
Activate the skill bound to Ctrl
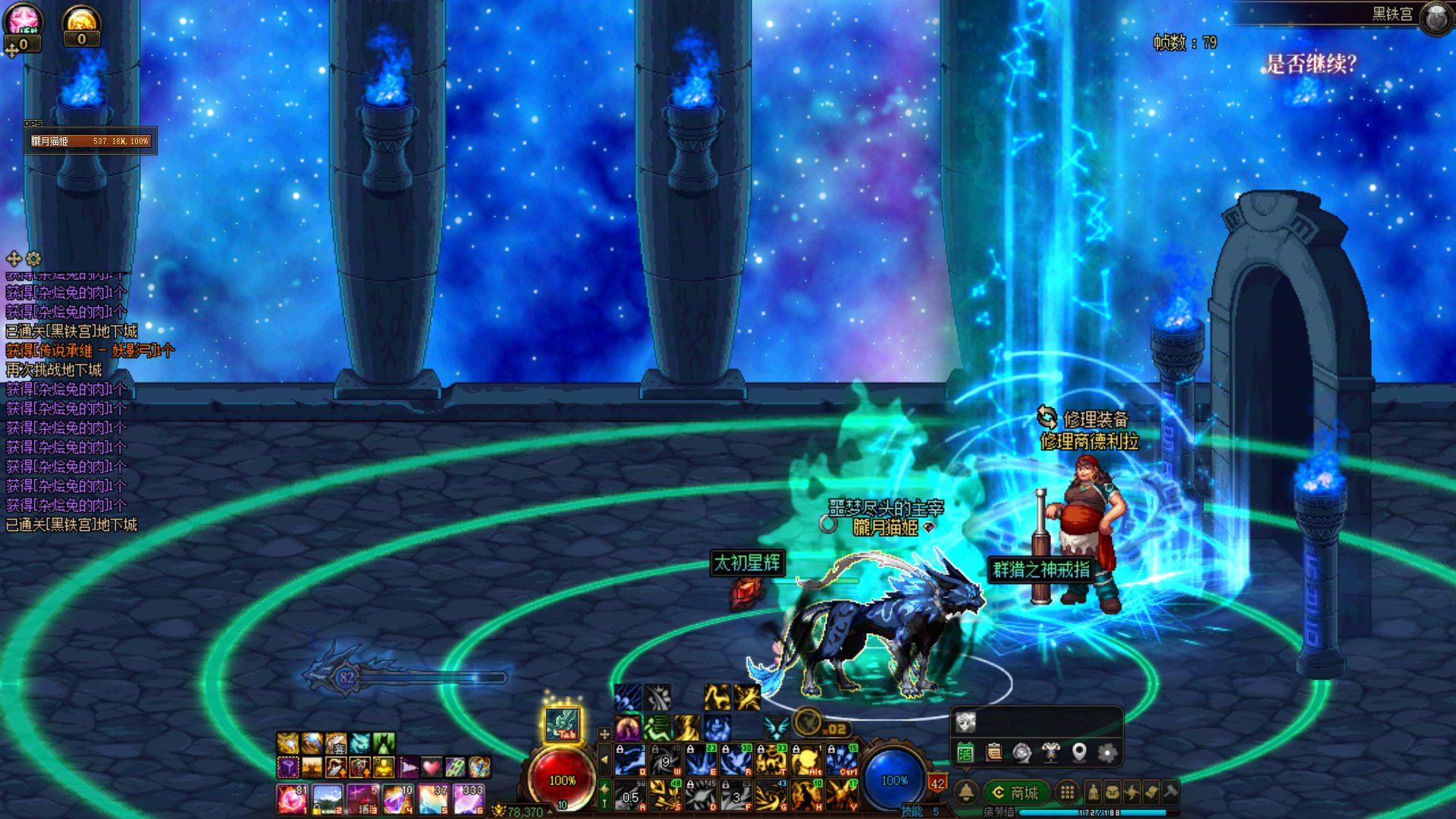pos(842,760)
